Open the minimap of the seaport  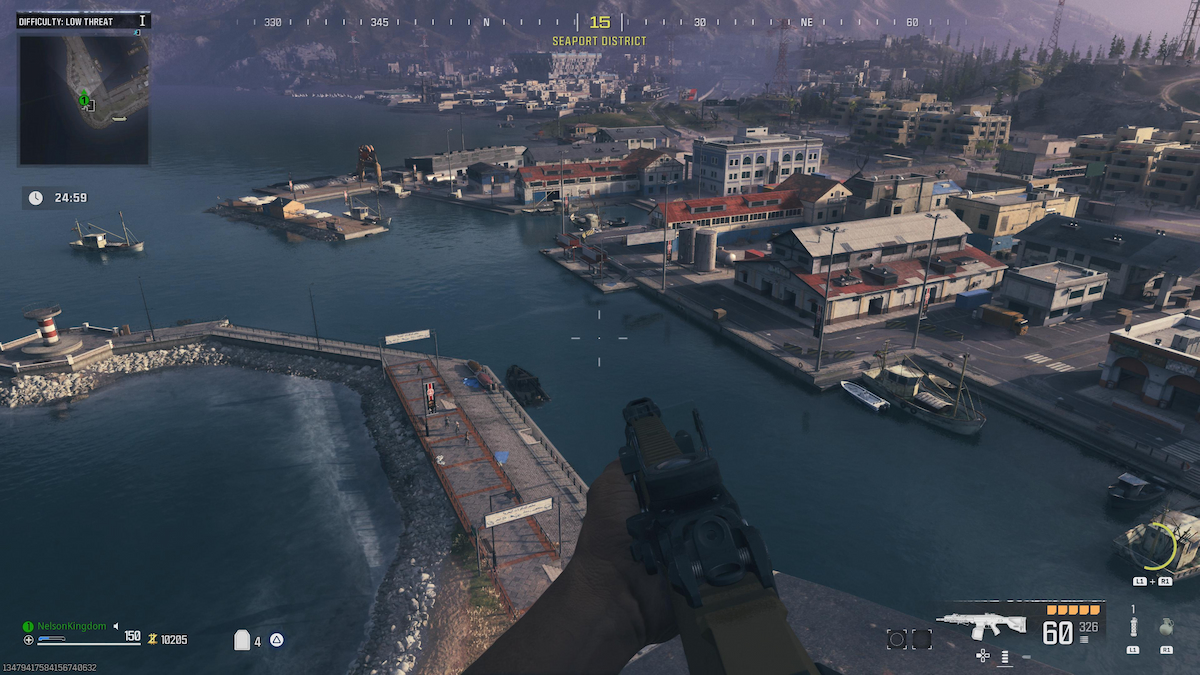tap(84, 99)
